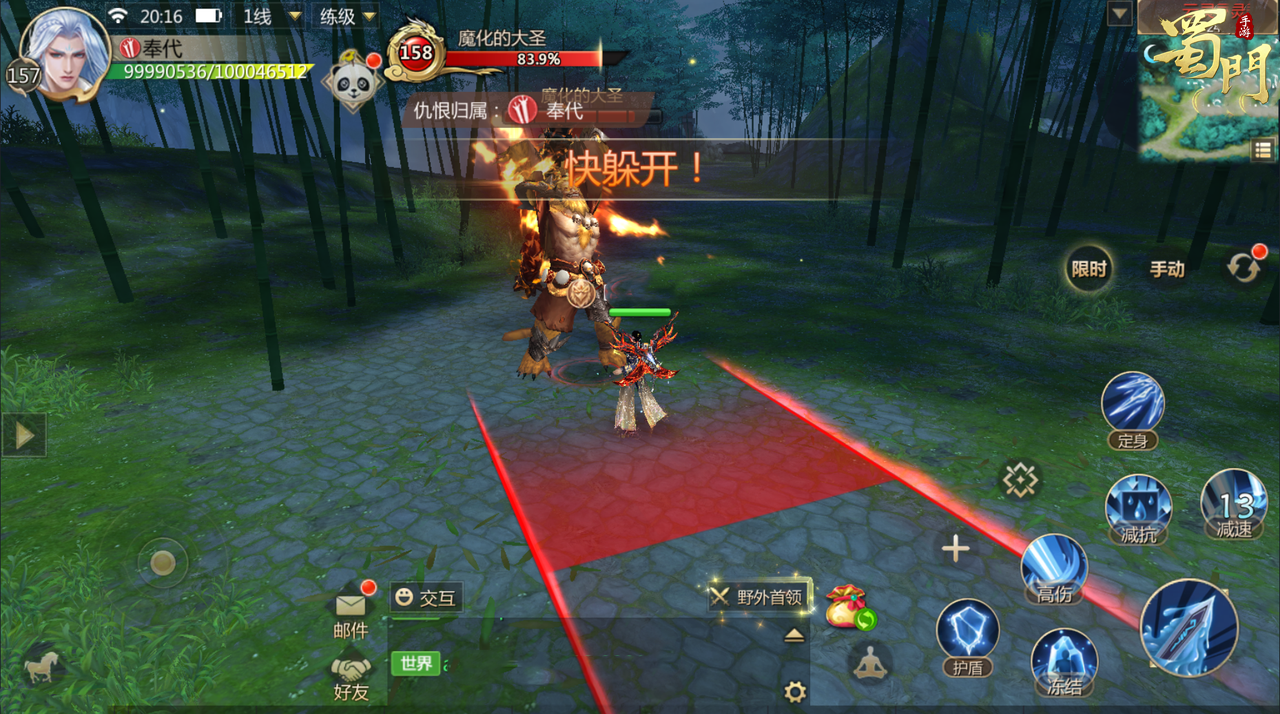Activate the 冻结 freeze skill
Image resolution: width=1280 pixels, height=714 pixels.
tap(1064, 658)
